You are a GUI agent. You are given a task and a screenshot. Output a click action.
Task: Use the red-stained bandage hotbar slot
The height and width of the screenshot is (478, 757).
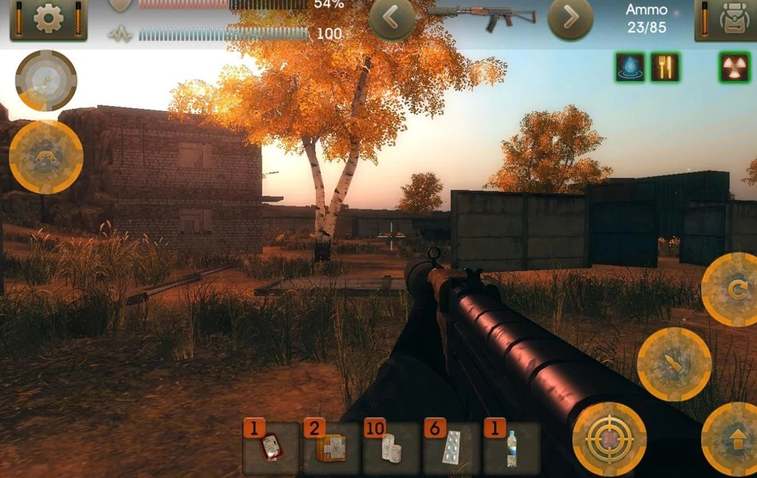[x=271, y=450]
